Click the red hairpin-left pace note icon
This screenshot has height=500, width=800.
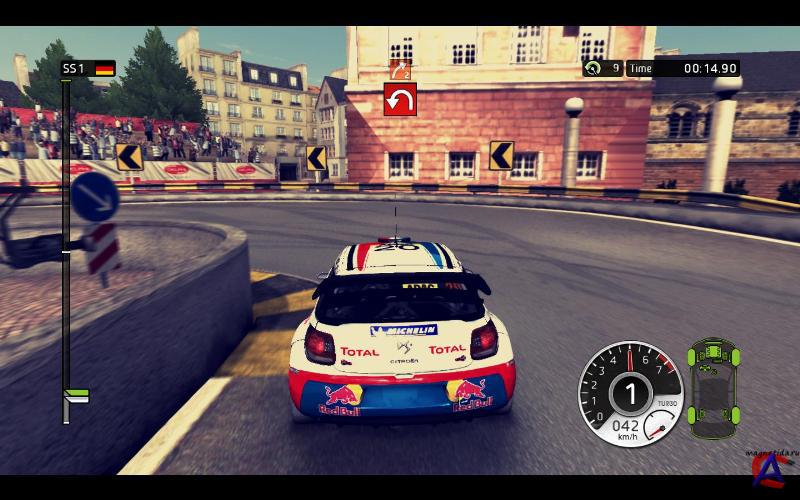click(400, 99)
